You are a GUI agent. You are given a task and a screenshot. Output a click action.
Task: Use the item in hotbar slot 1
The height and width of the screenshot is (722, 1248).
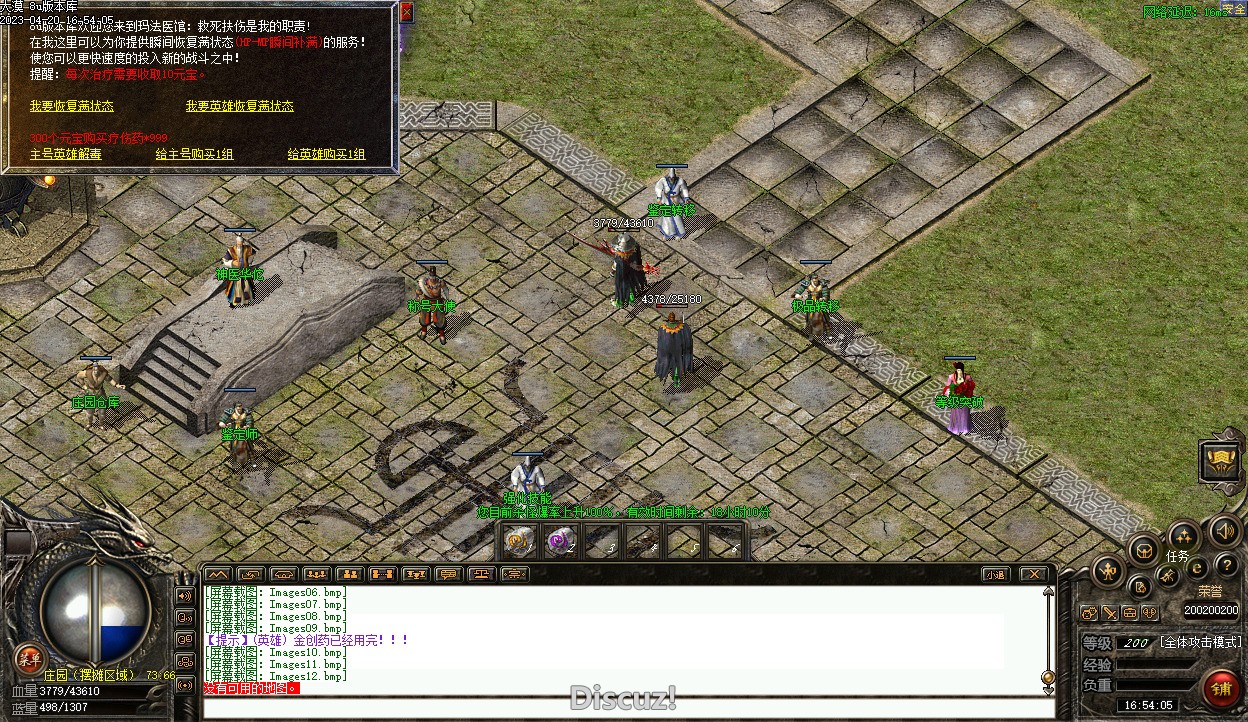click(518, 542)
